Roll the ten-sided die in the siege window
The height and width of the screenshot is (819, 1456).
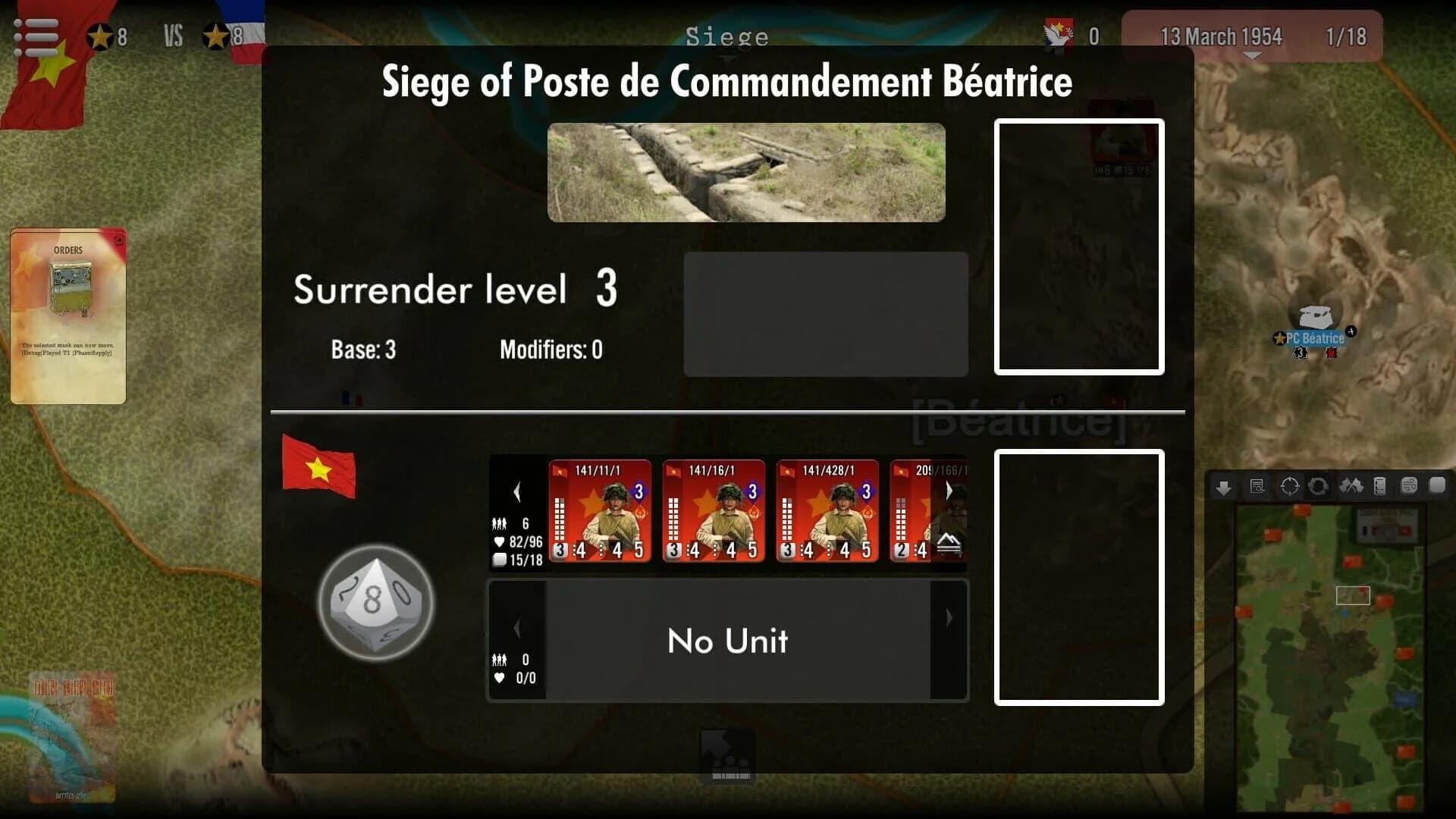[375, 603]
